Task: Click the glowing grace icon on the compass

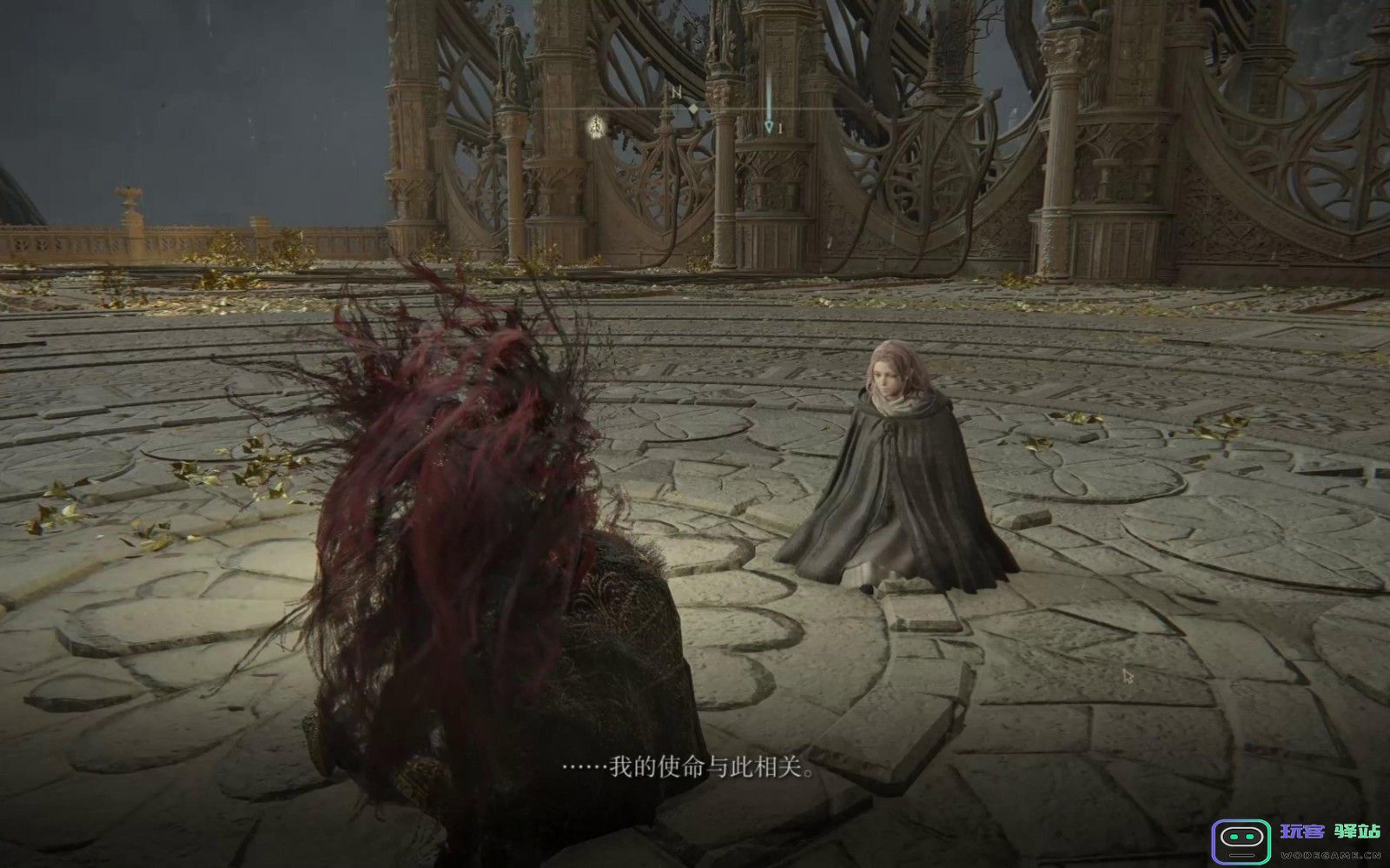Action: point(597,125)
